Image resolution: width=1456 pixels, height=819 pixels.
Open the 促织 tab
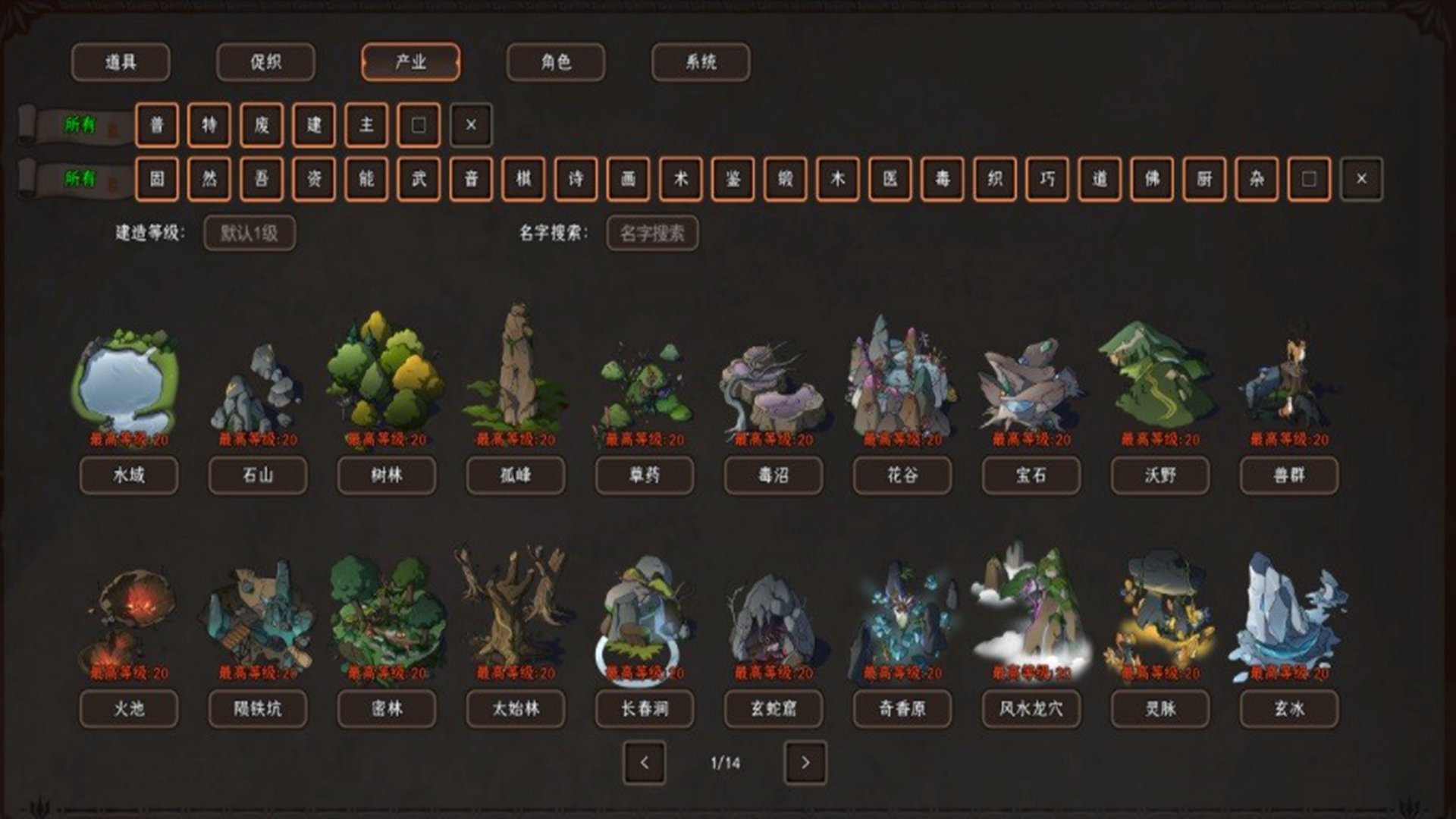[265, 62]
